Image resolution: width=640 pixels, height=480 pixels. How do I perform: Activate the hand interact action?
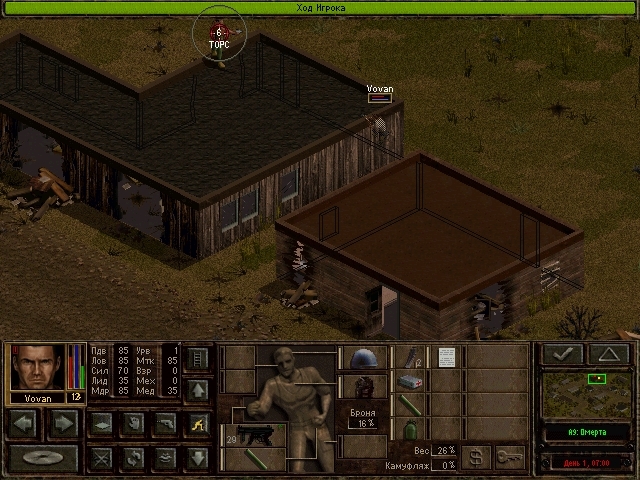tap(133, 424)
